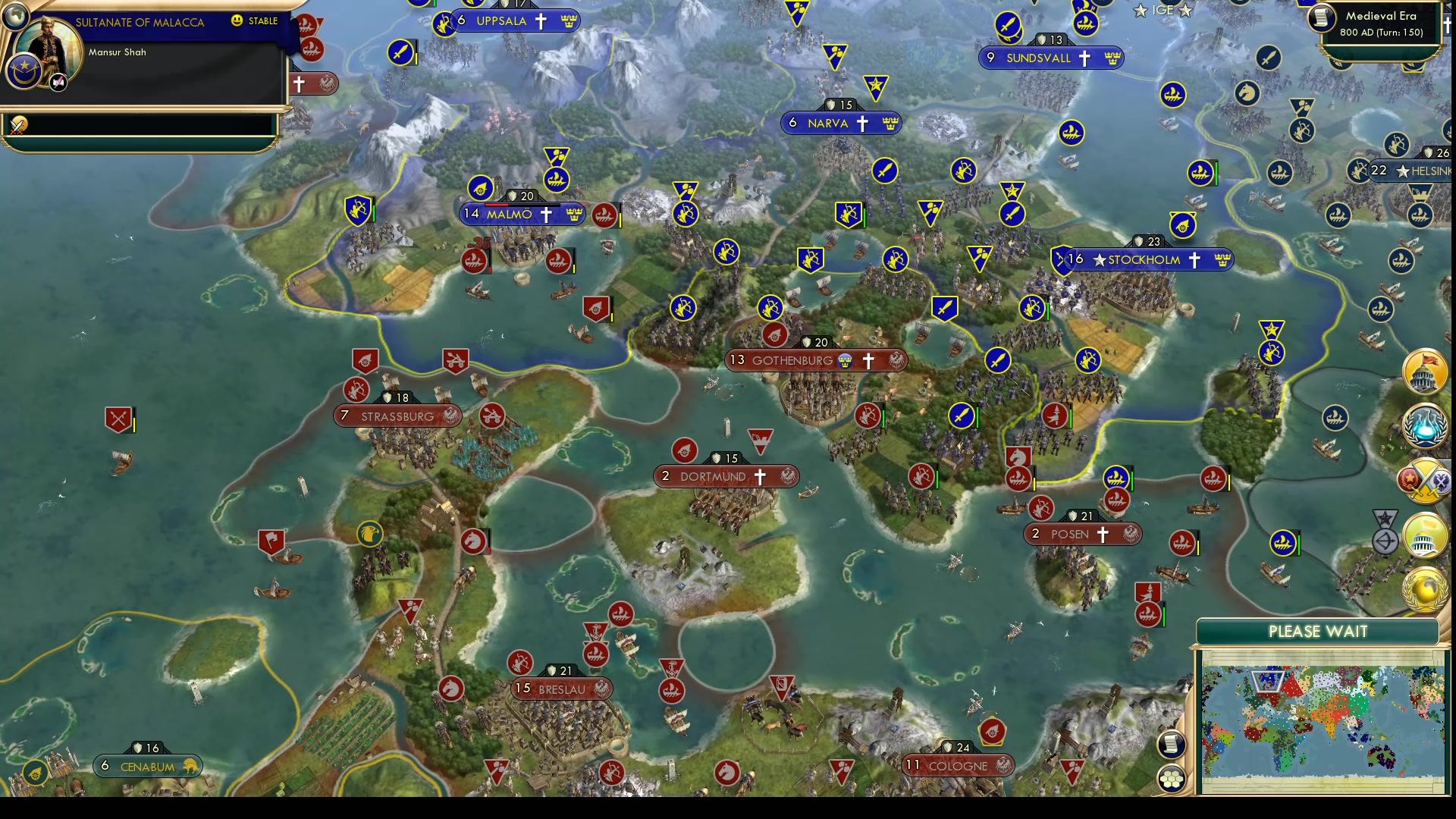
Task: Open the notification log scroll icon
Action: 1170,744
